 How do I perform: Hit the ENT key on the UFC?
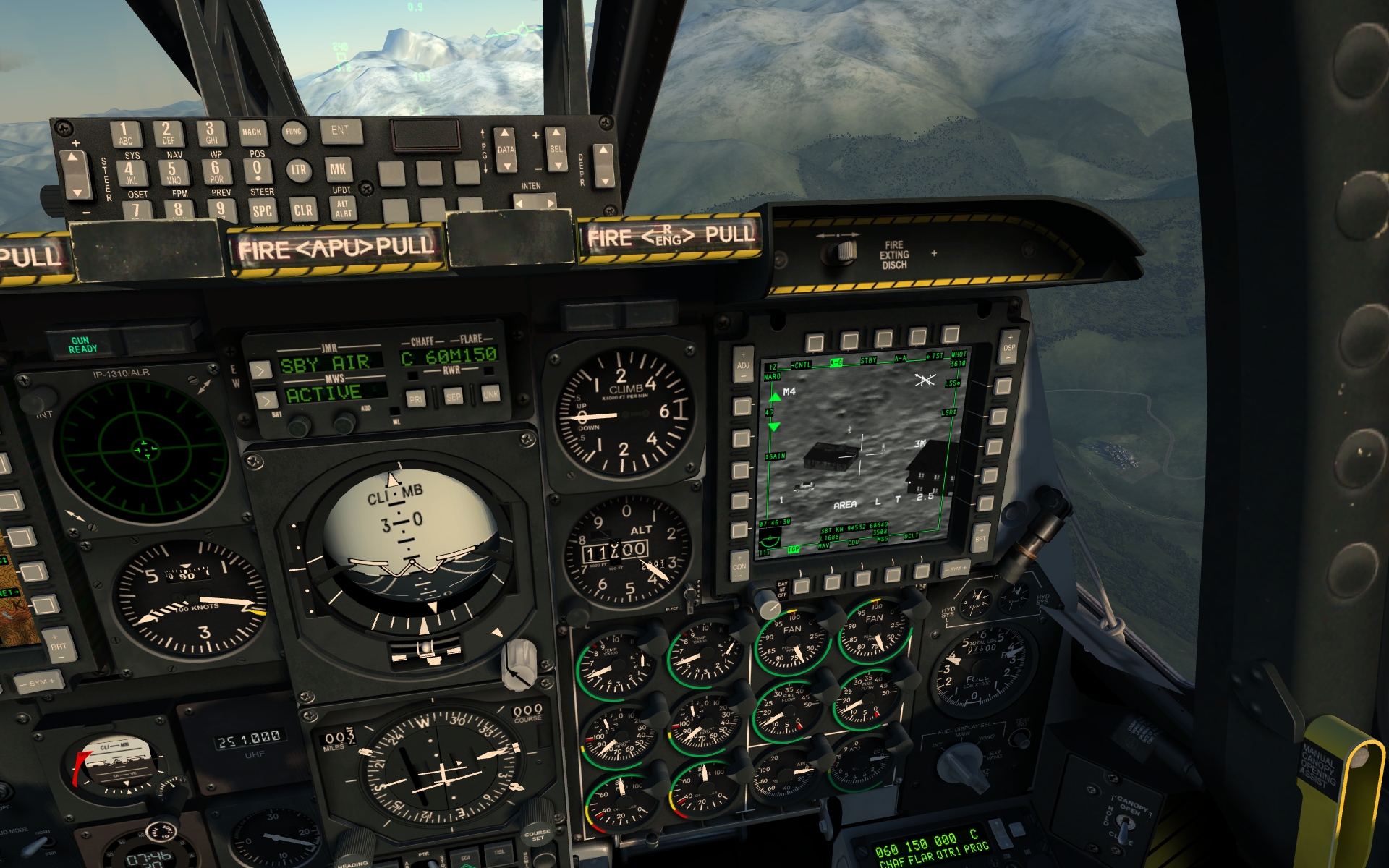(340, 132)
